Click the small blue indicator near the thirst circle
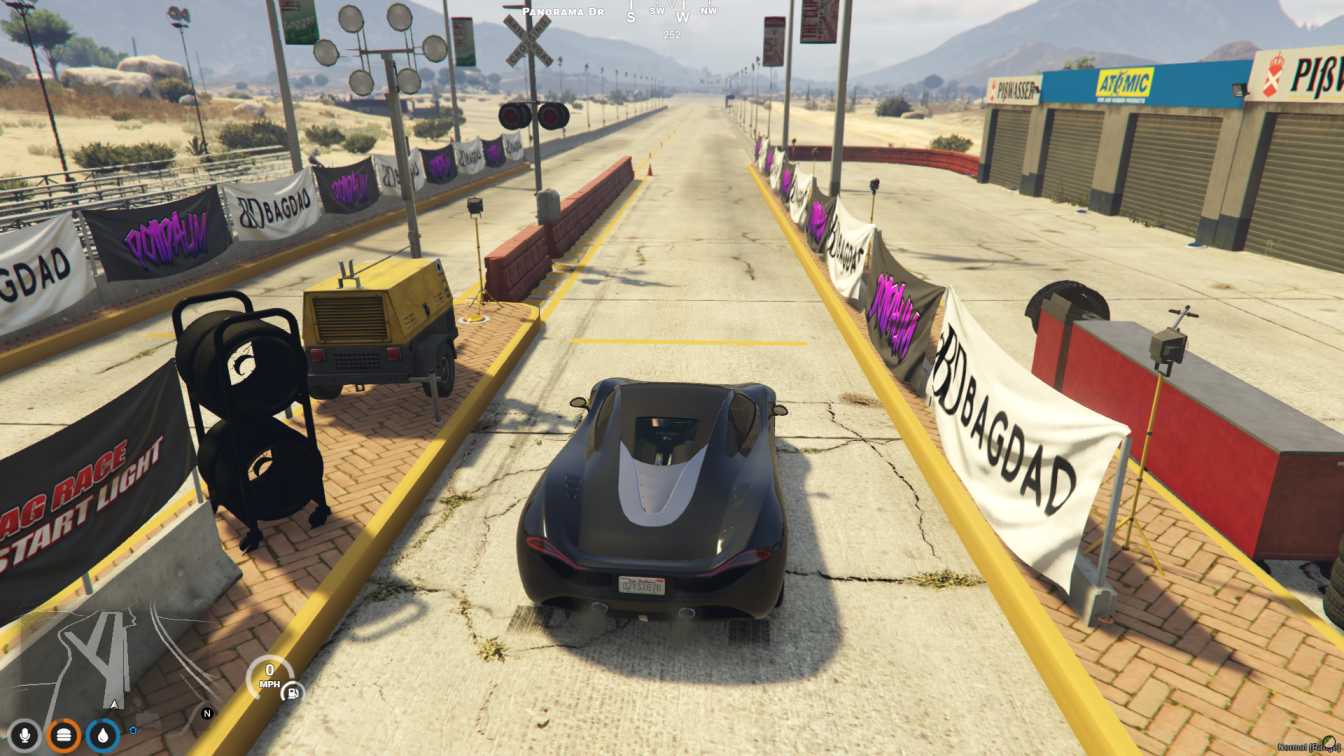This screenshot has width=1344, height=756. point(132,730)
